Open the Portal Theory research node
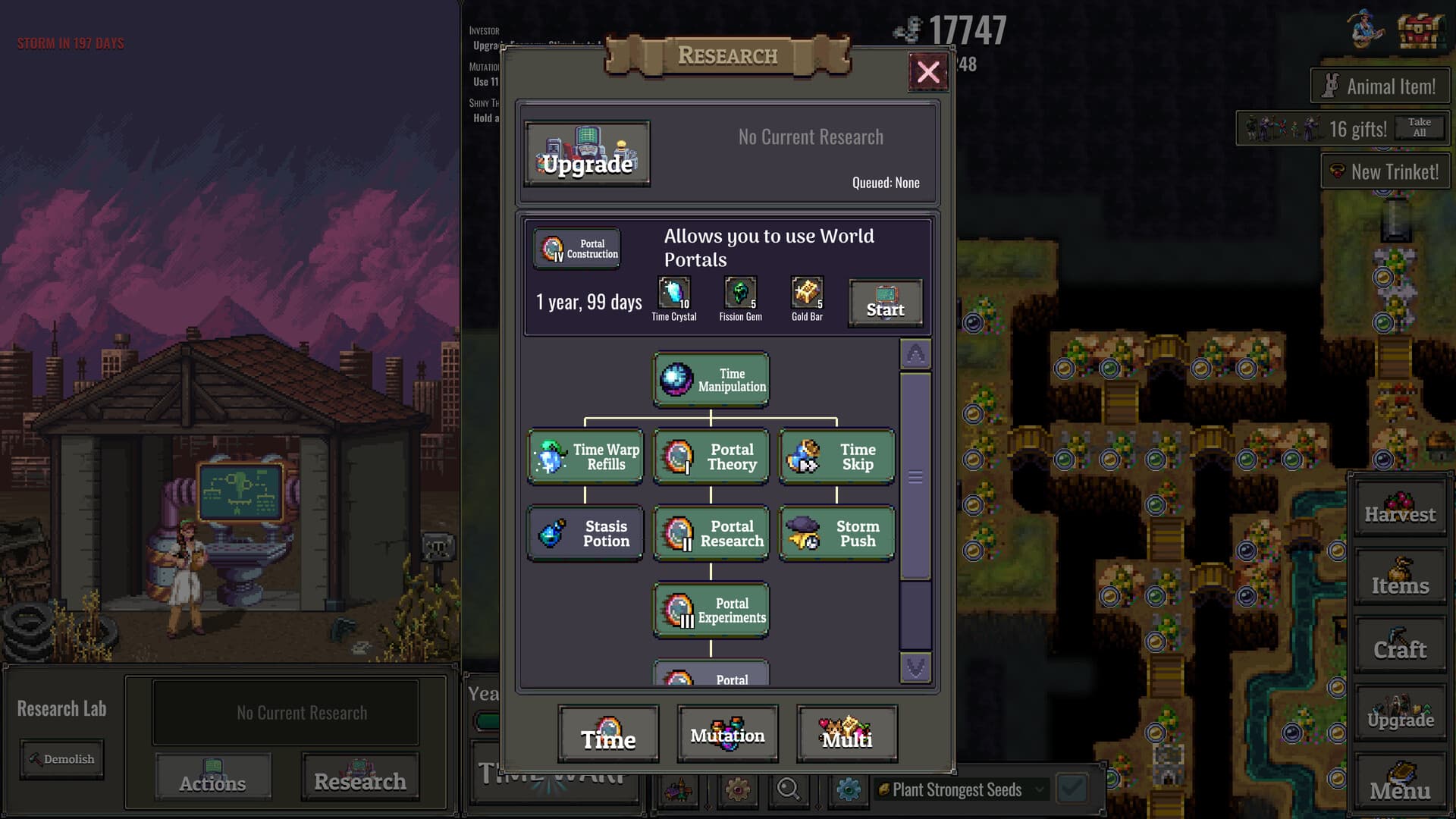 pyautogui.click(x=711, y=457)
